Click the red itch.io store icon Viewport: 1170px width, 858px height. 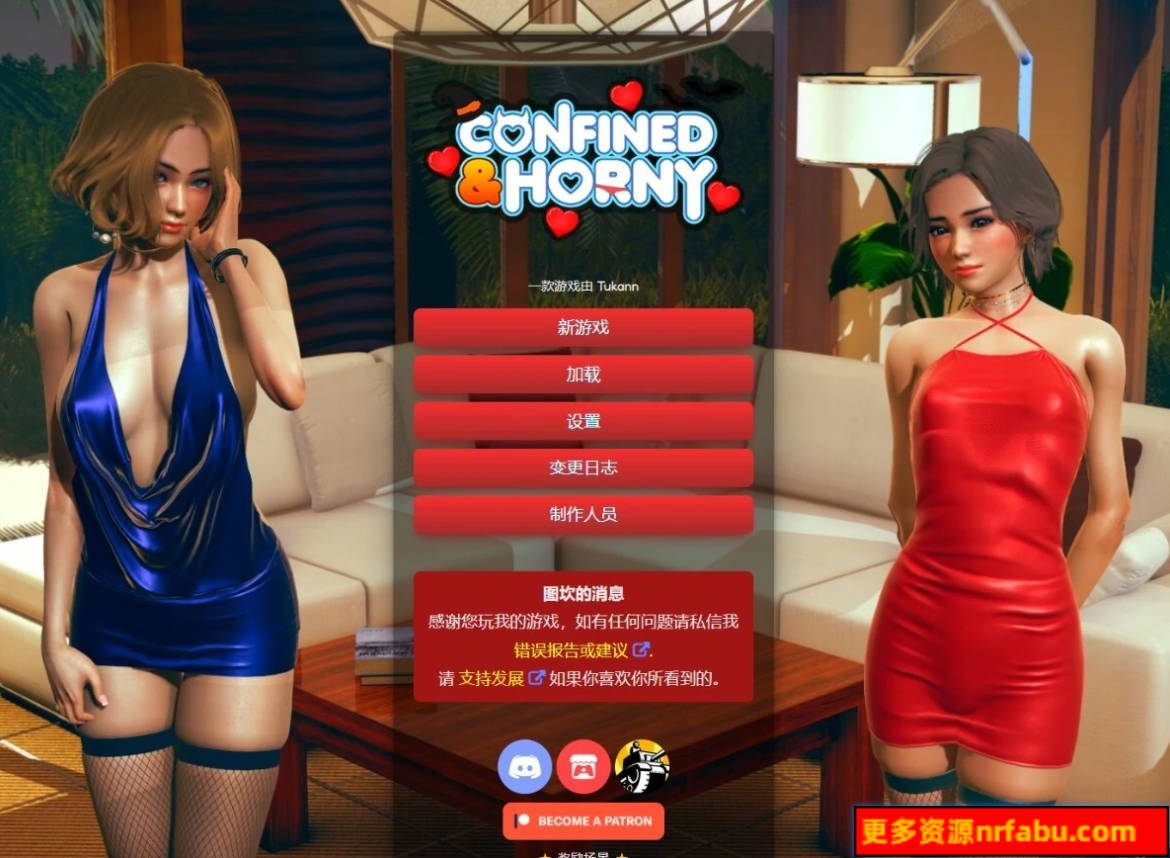tap(583, 767)
